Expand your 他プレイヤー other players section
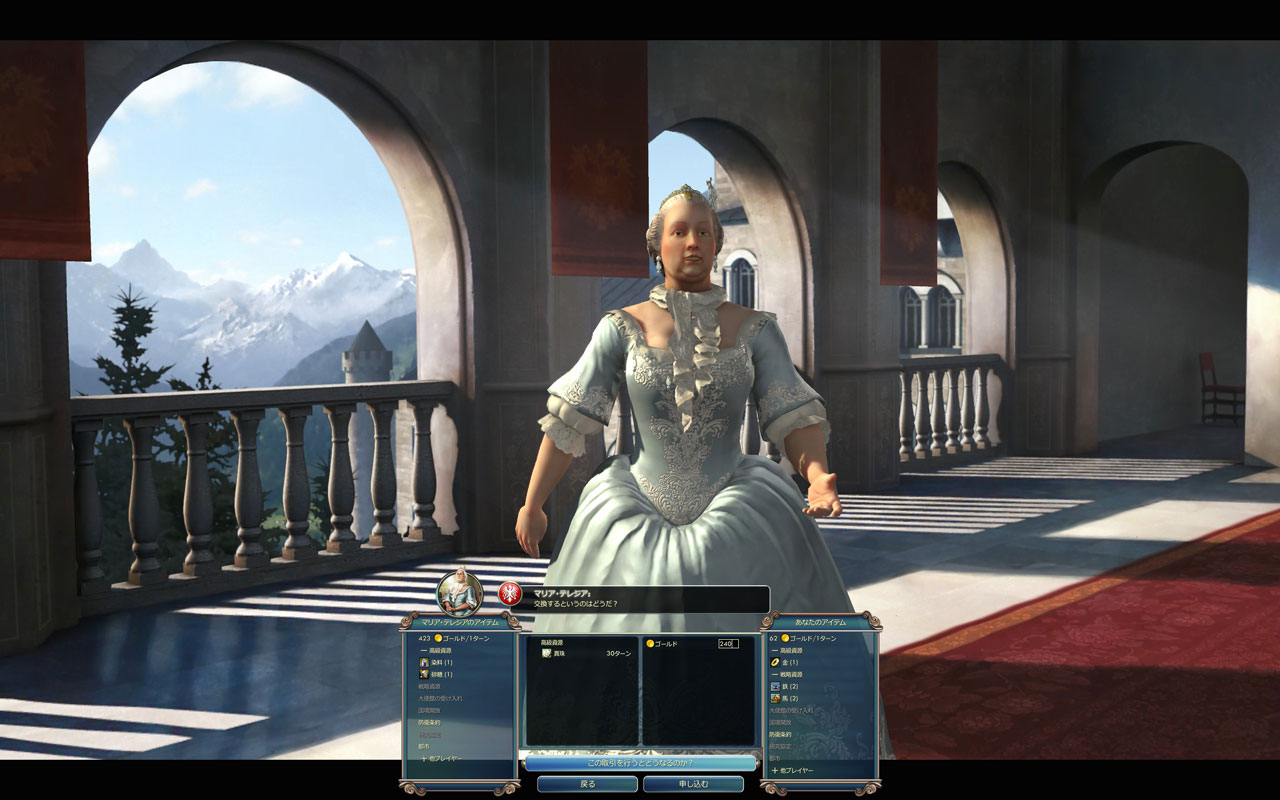 (794, 770)
